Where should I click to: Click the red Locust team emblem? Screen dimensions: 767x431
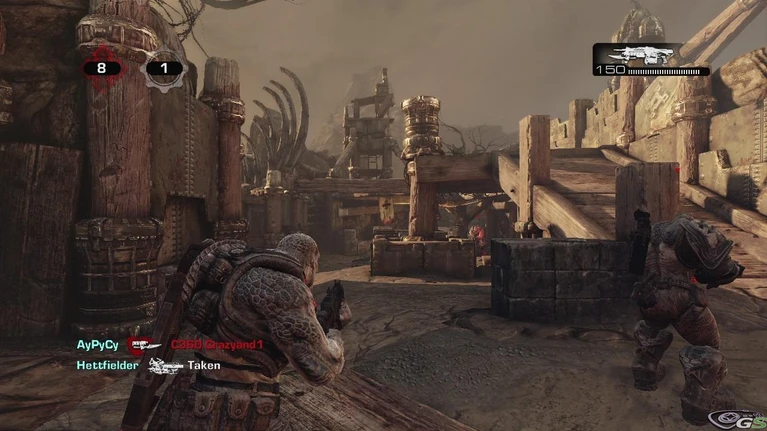[101, 69]
